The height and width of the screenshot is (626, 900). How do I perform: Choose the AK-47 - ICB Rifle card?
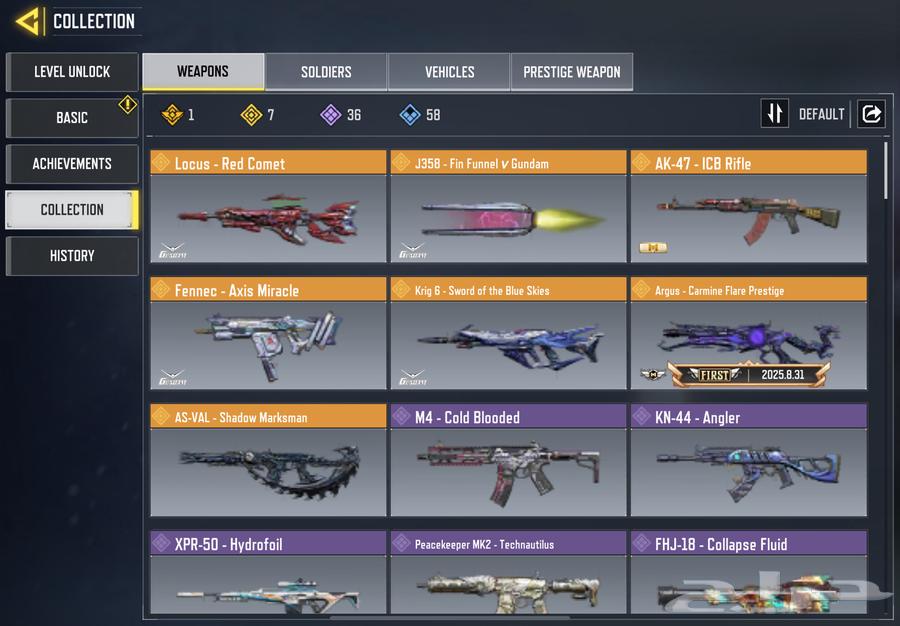748,207
